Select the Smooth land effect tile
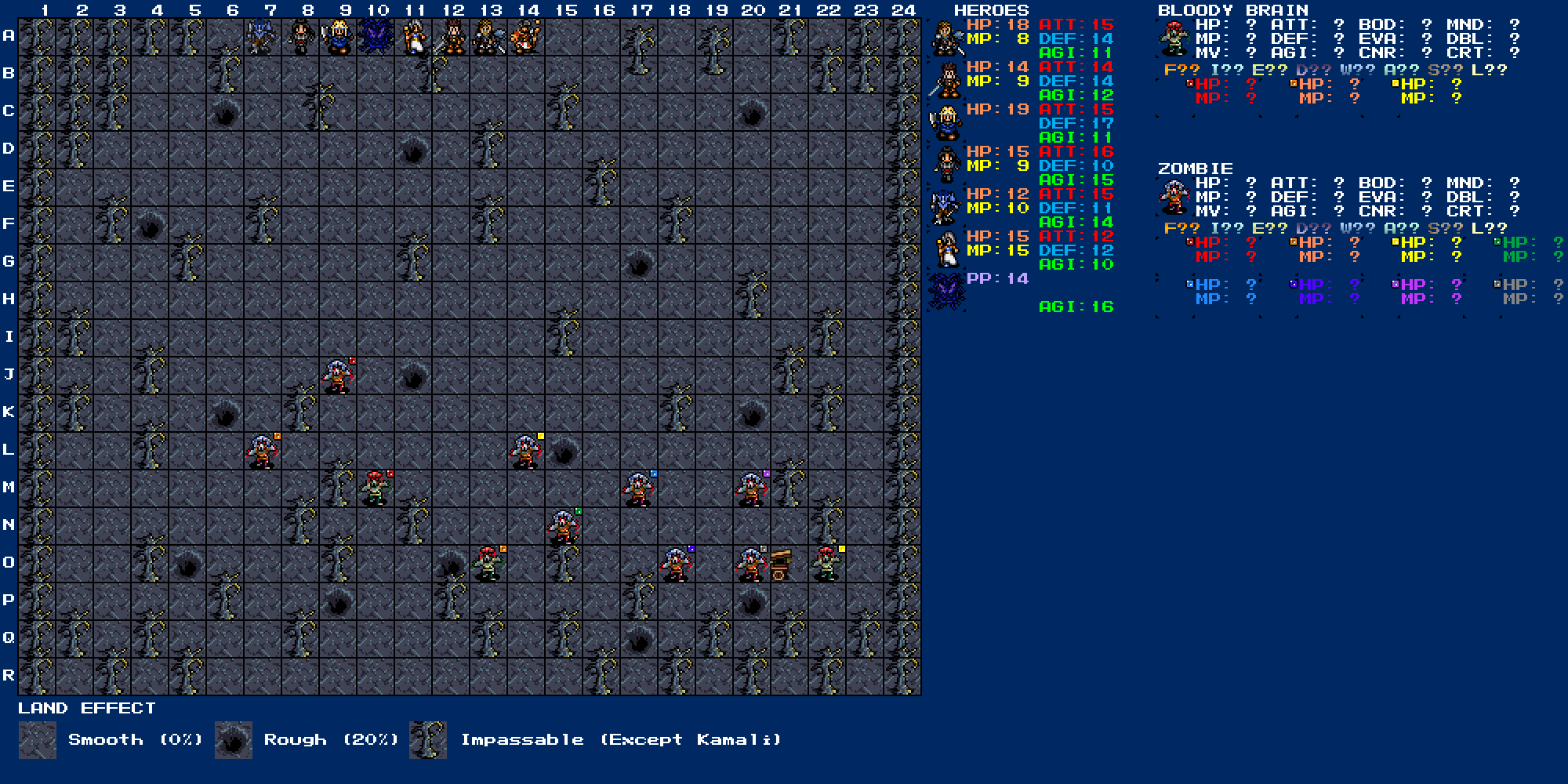1568x784 pixels. point(38,740)
